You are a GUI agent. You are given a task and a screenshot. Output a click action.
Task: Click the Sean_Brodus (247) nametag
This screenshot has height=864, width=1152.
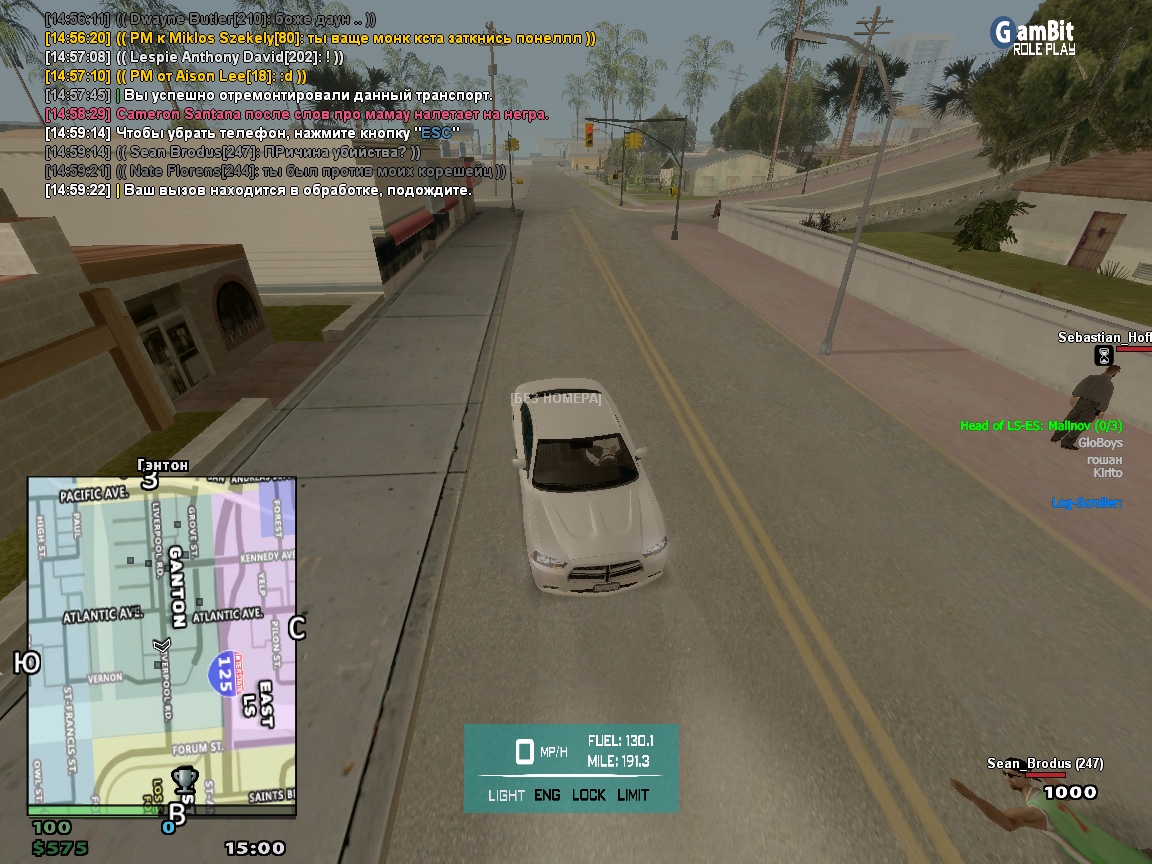(x=1044, y=764)
